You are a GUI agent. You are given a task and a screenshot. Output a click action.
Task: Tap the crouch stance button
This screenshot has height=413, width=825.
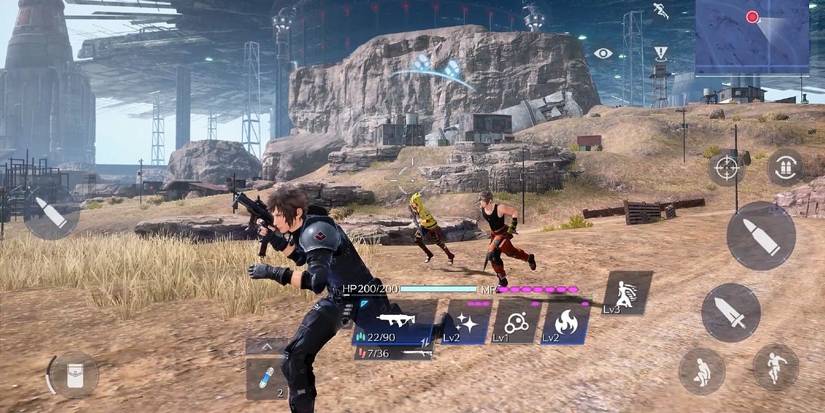pyautogui.click(x=701, y=371)
